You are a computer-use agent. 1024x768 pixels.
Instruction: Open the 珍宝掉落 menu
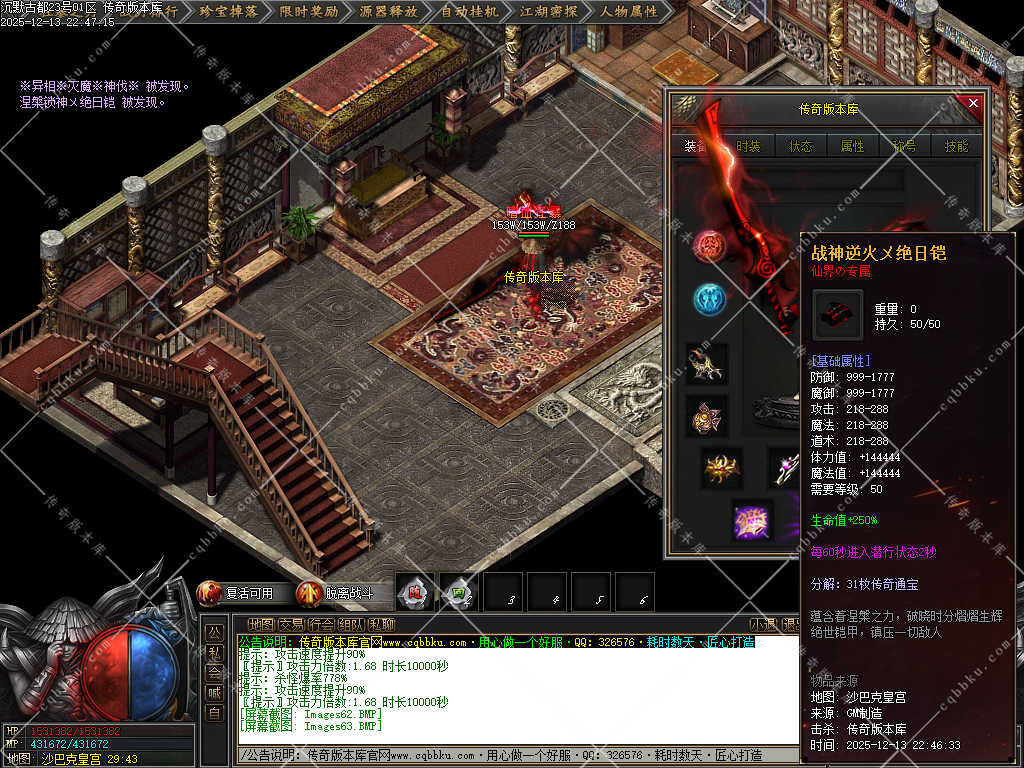click(x=228, y=12)
